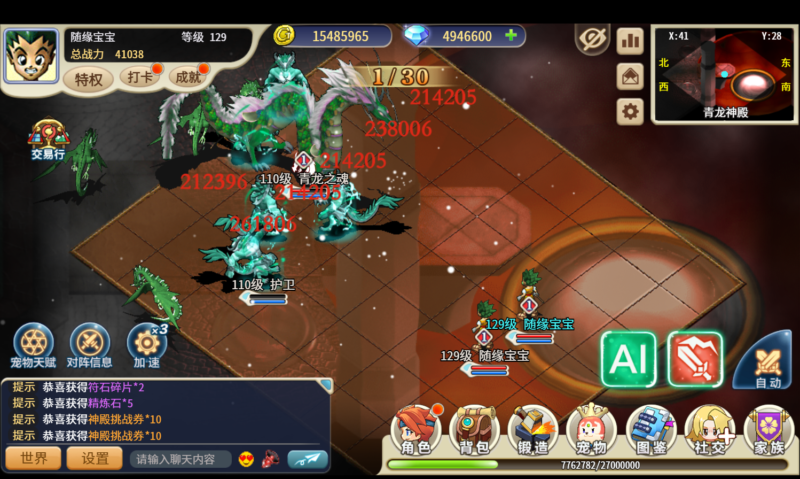800x479 pixels.
Task: Open 宠物天赋 pet talent icon
Action: click(33, 345)
